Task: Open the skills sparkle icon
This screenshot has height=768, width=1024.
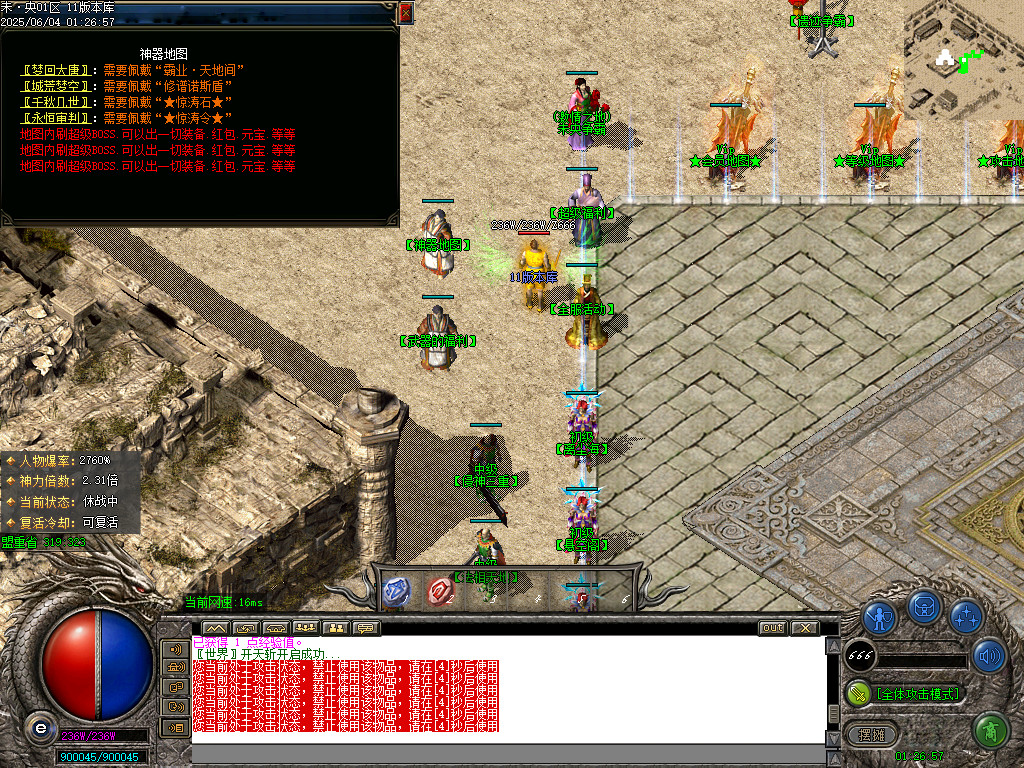Action: (966, 617)
